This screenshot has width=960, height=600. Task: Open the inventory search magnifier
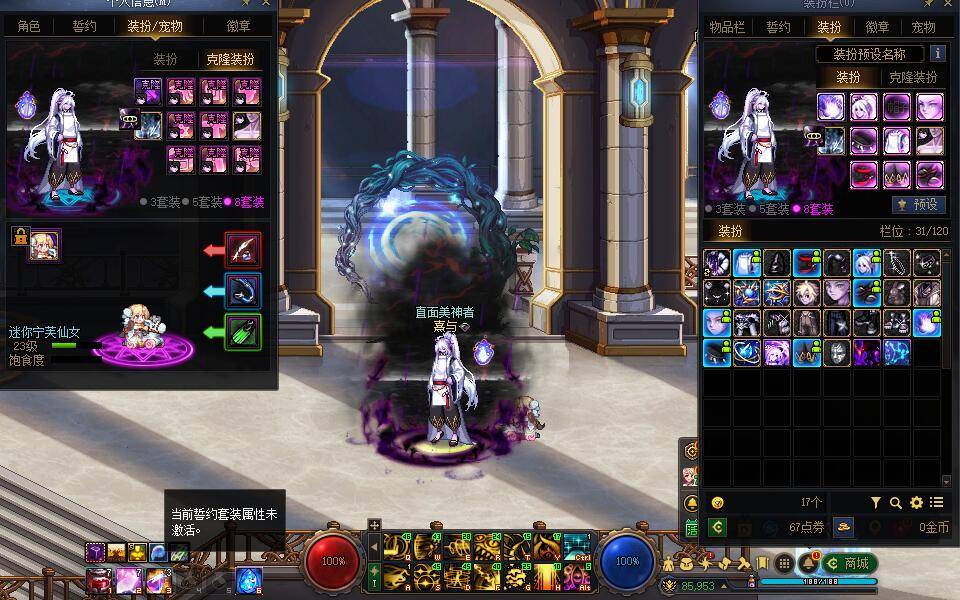(896, 503)
